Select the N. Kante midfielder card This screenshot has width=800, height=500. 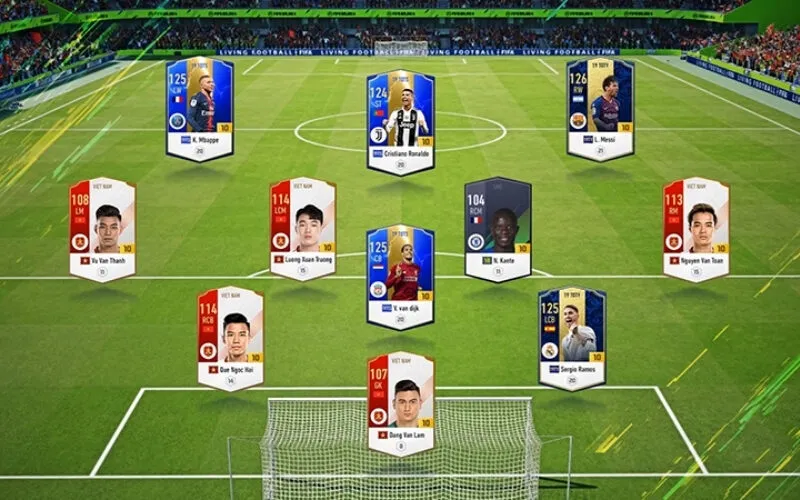pos(497,228)
